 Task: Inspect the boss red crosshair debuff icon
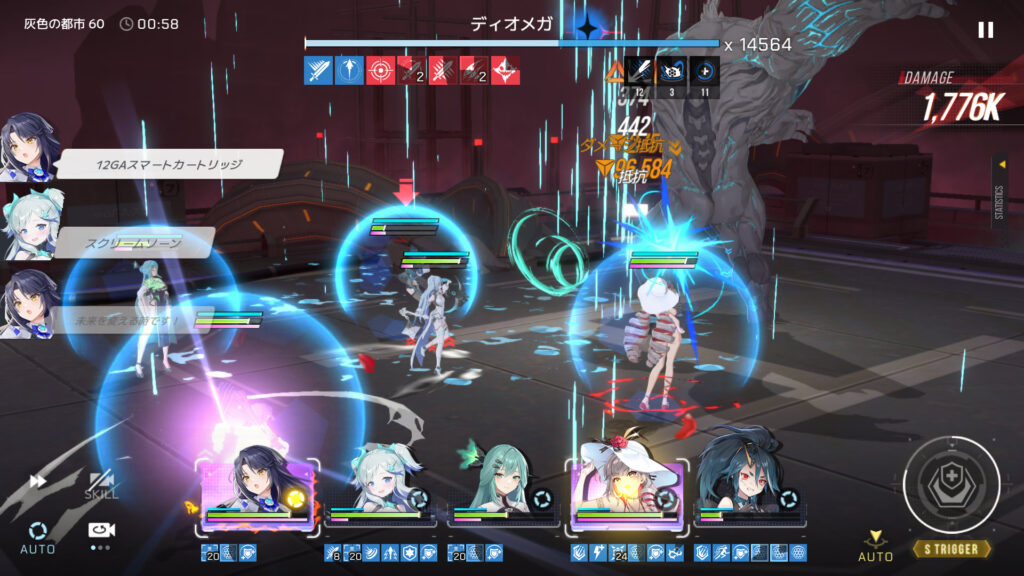[379, 70]
